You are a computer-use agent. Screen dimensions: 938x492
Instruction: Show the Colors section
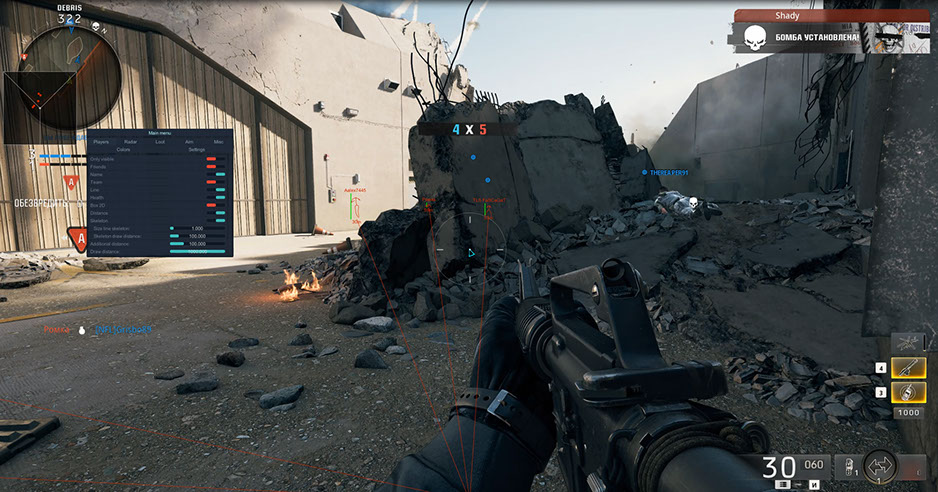tap(123, 150)
